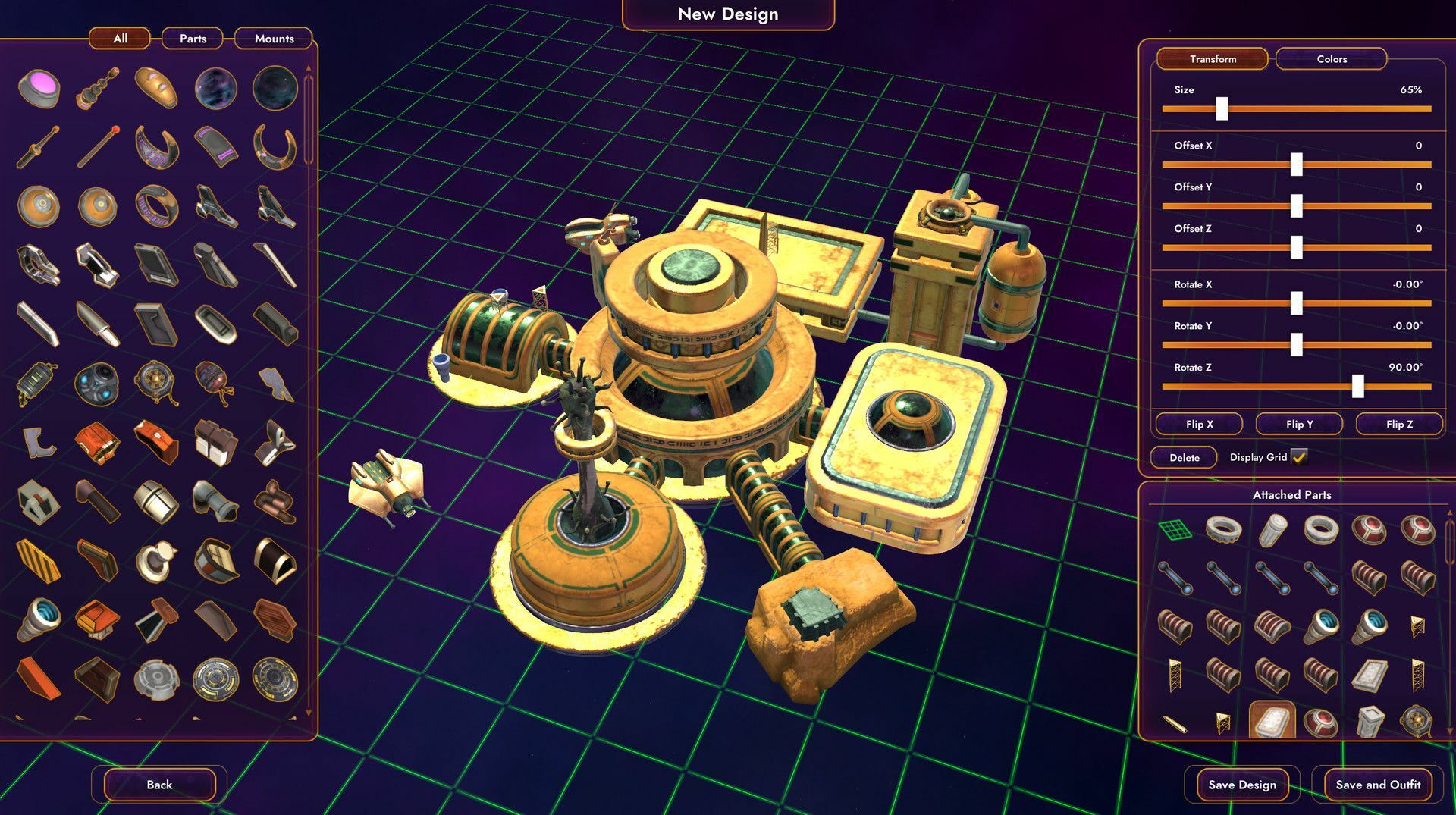Disable the Display Grid checkbox
This screenshot has height=815, width=1456.
[1300, 457]
